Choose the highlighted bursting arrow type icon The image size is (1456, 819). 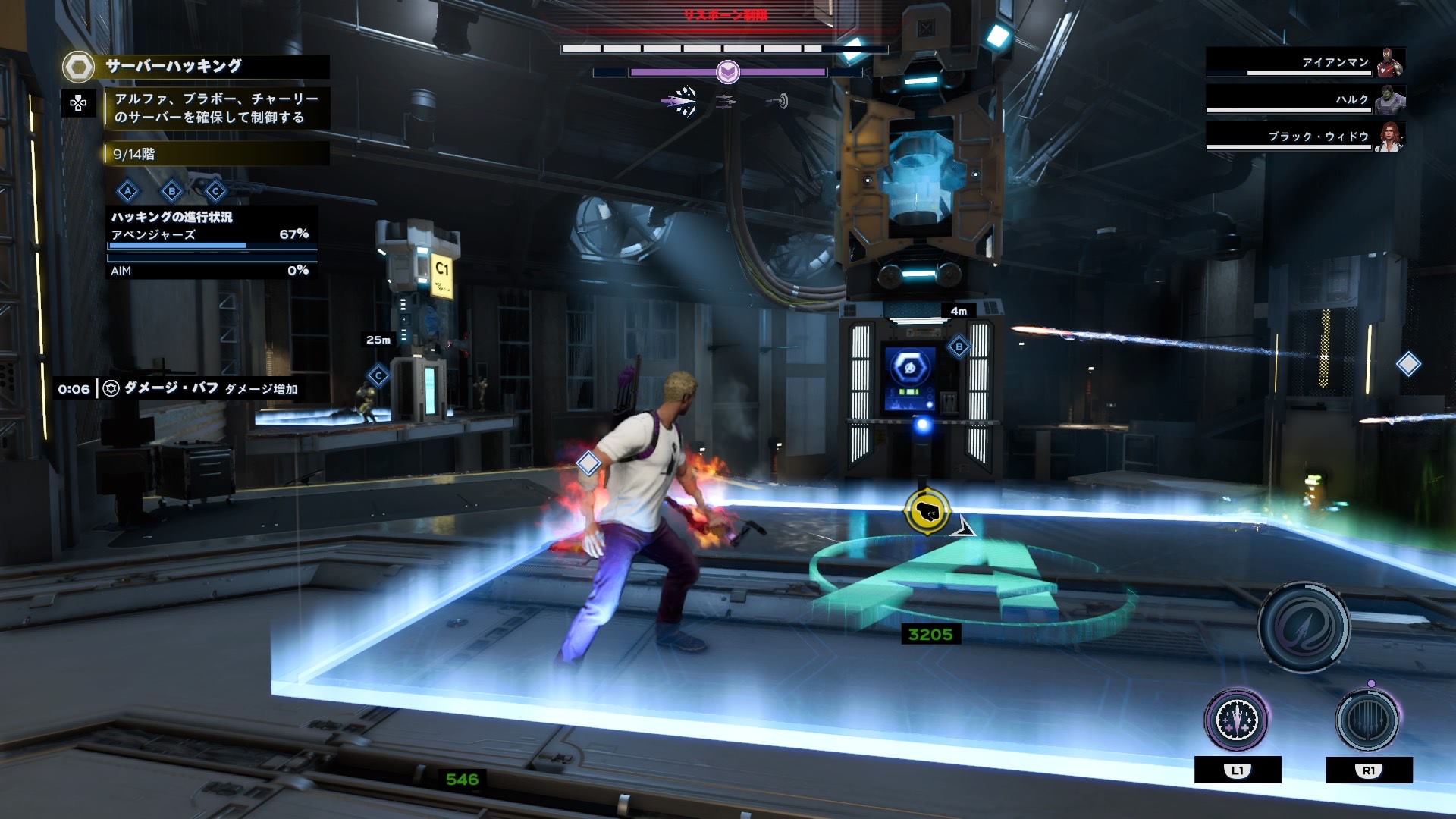pos(680,101)
